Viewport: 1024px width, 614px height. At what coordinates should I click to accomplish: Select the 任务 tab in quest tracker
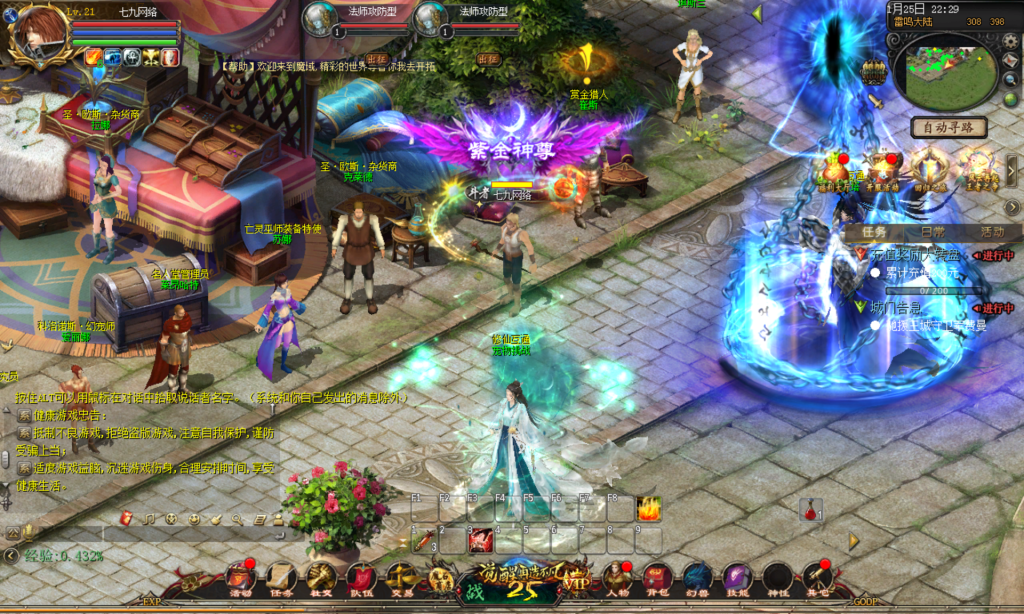[x=873, y=231]
